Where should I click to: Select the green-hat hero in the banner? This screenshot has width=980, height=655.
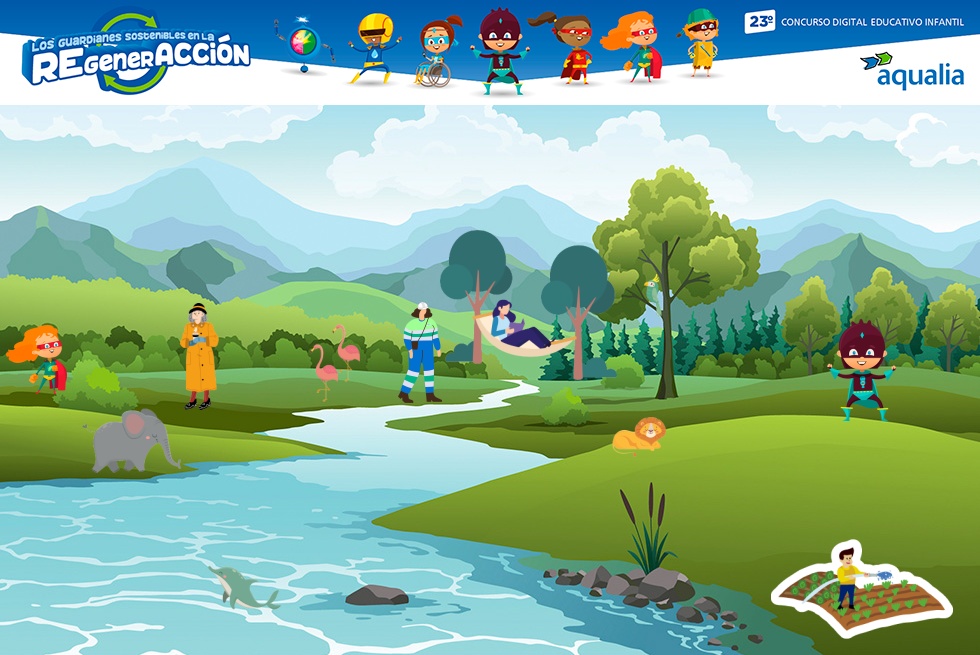click(x=702, y=42)
